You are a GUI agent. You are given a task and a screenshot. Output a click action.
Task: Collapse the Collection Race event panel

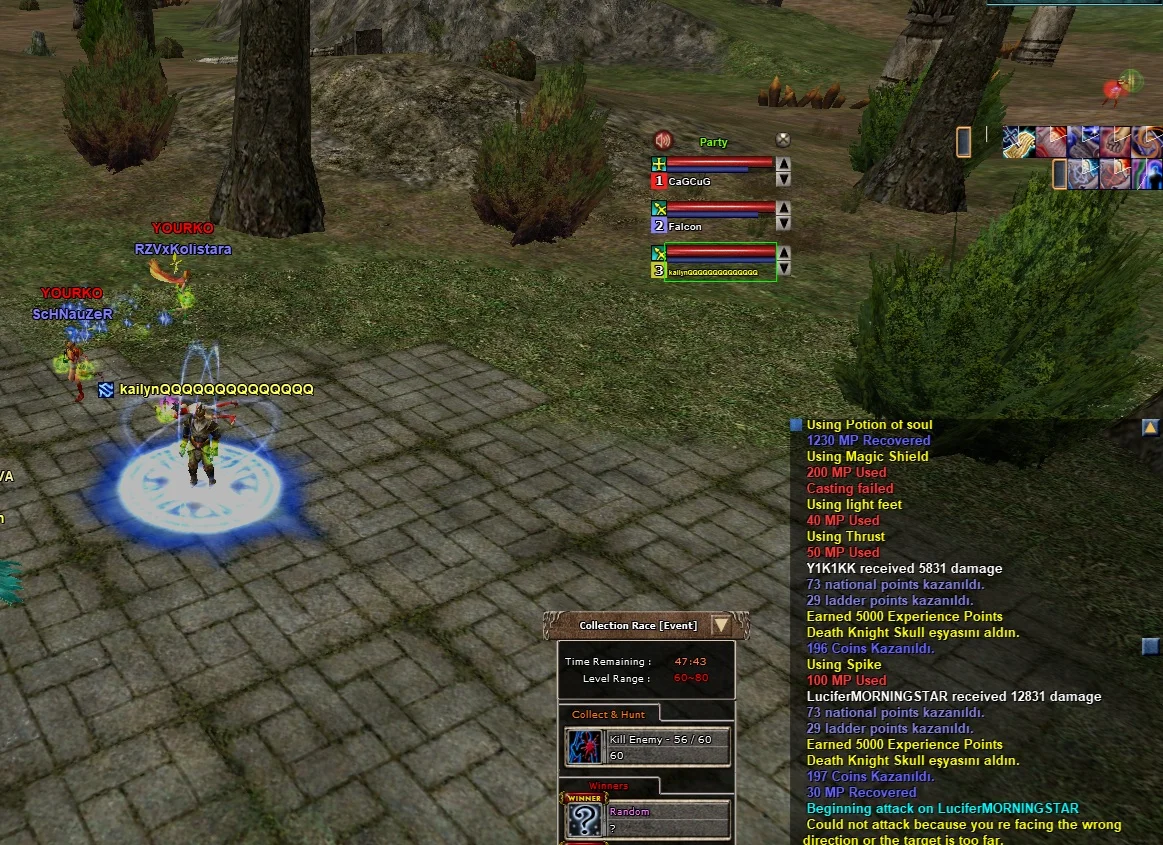(x=721, y=625)
